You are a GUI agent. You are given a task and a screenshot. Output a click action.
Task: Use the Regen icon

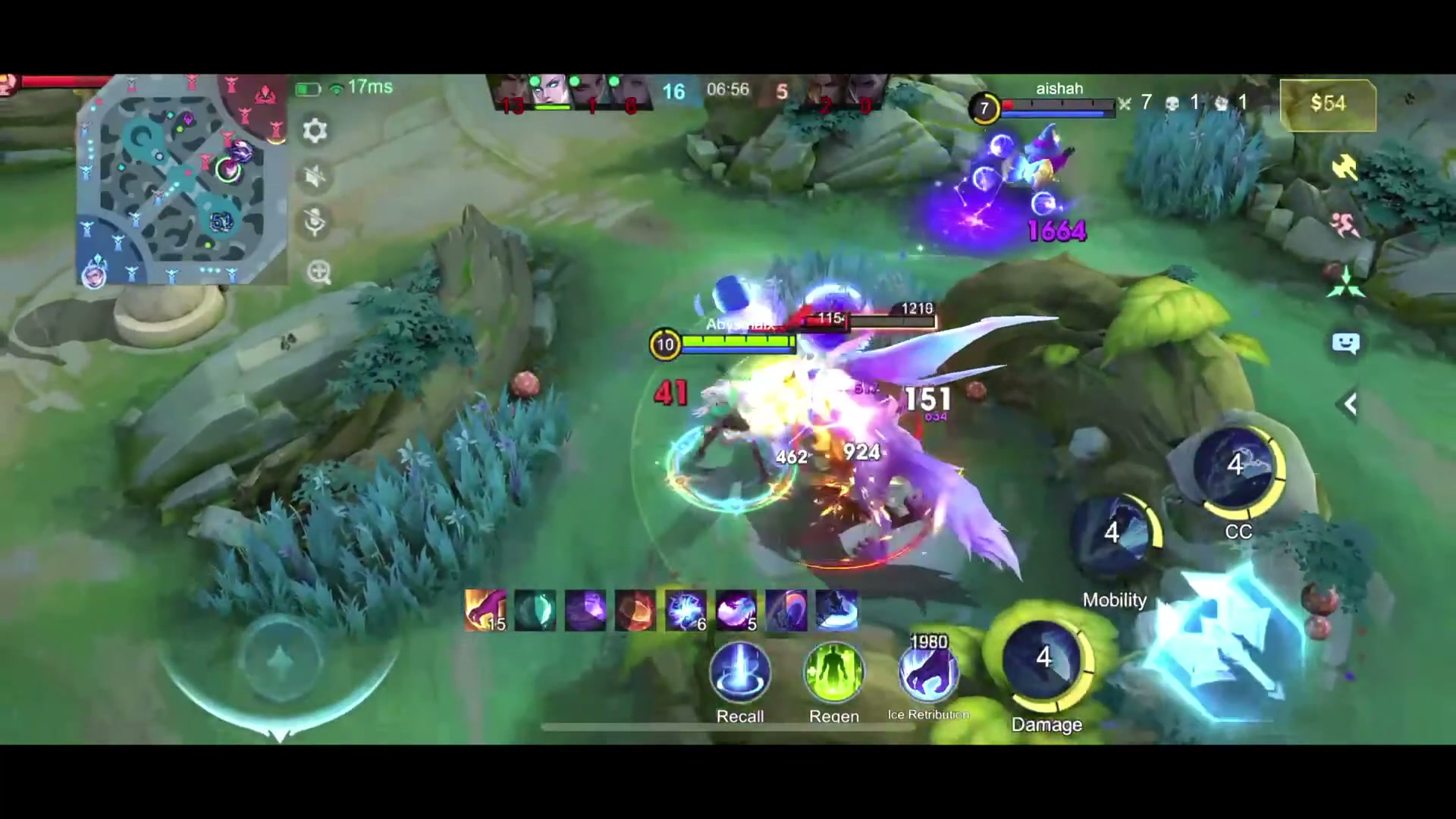833,673
